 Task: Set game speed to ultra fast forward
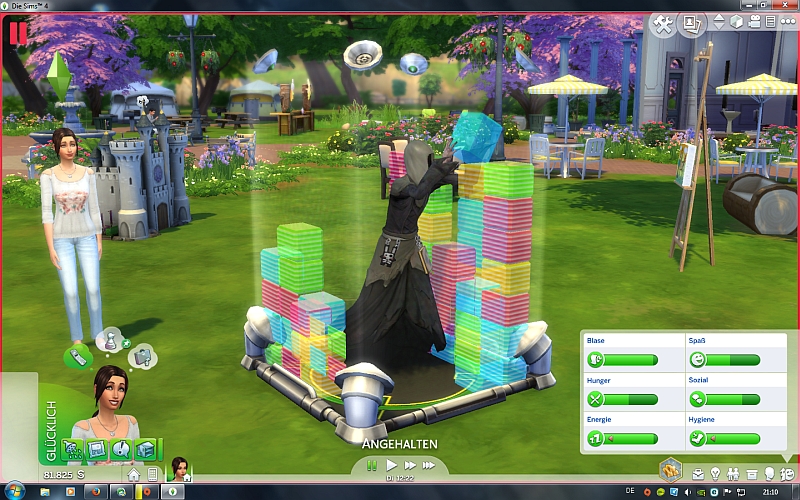pyautogui.click(x=429, y=465)
